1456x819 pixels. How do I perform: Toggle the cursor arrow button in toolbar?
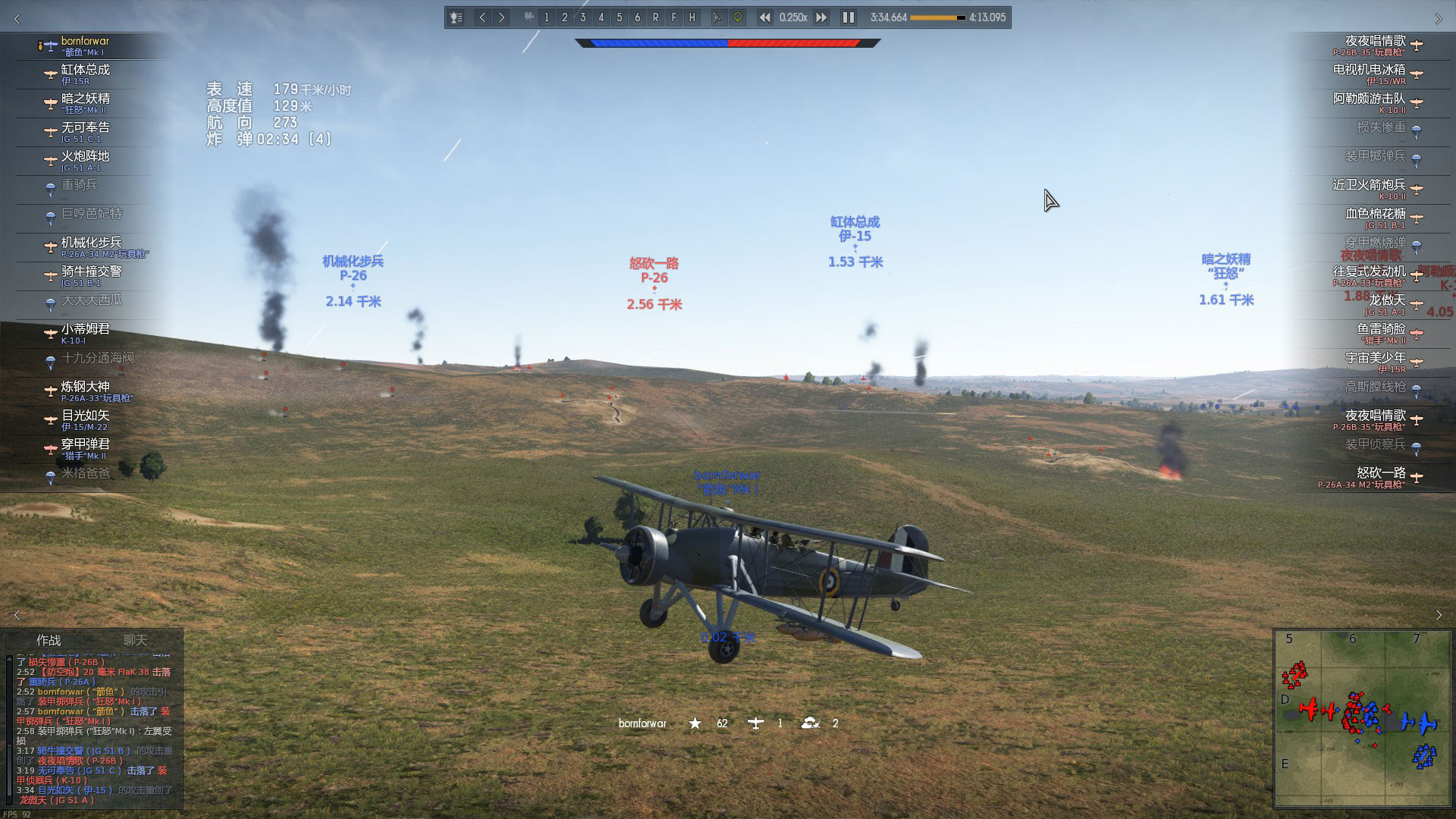717,17
